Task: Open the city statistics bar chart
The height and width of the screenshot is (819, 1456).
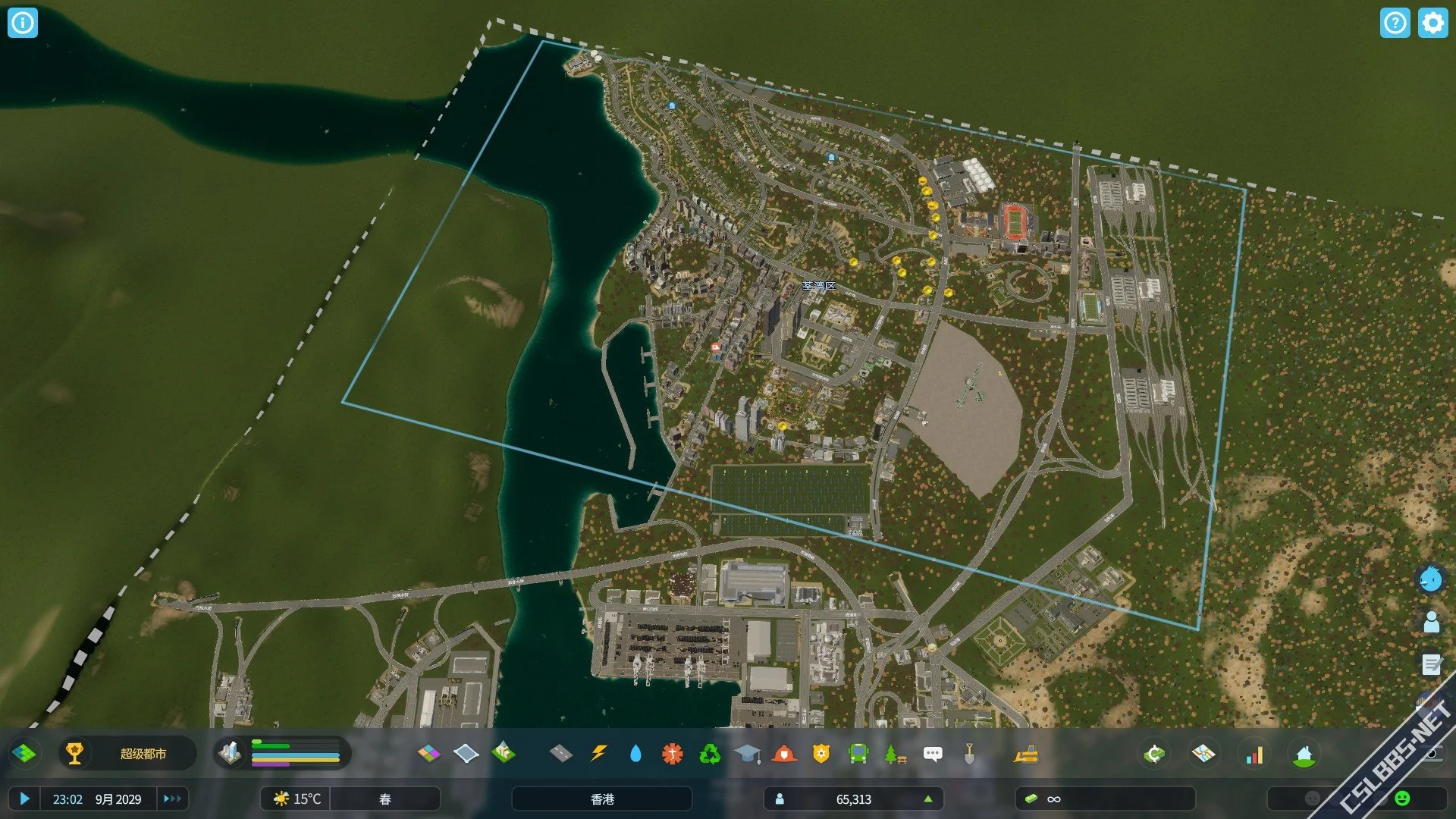Action: click(x=1254, y=755)
